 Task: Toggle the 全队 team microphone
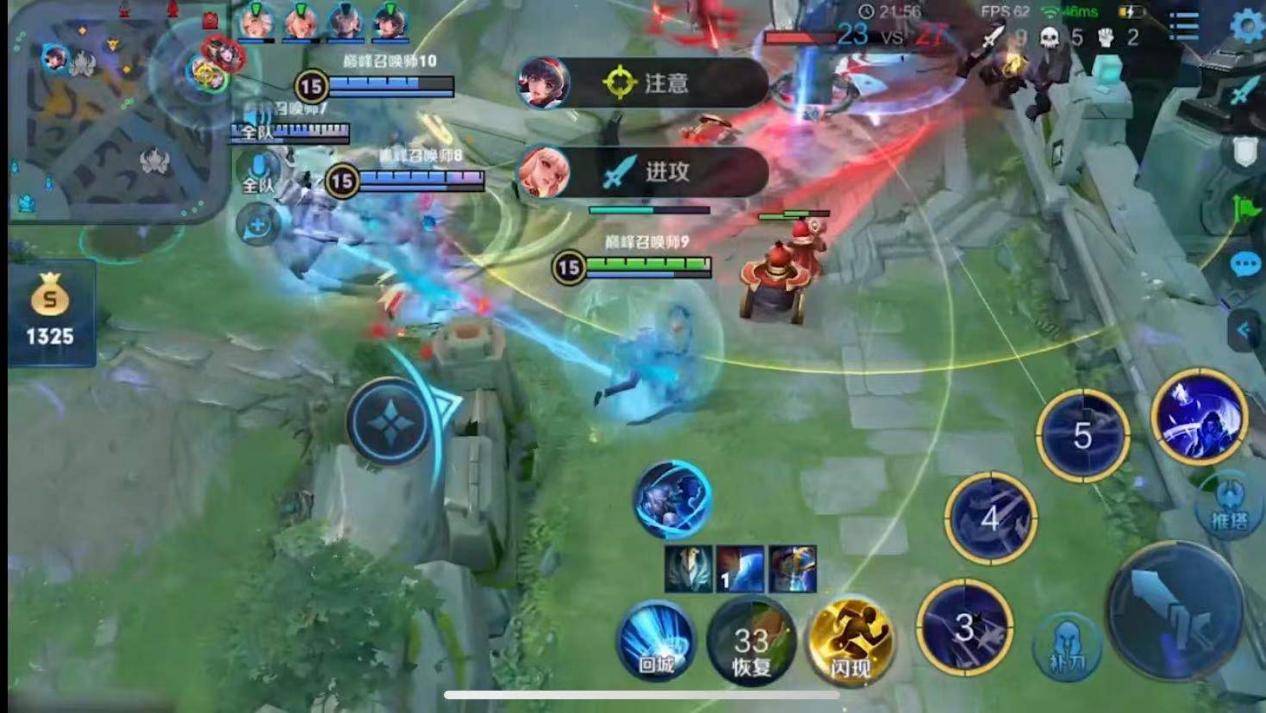(259, 170)
